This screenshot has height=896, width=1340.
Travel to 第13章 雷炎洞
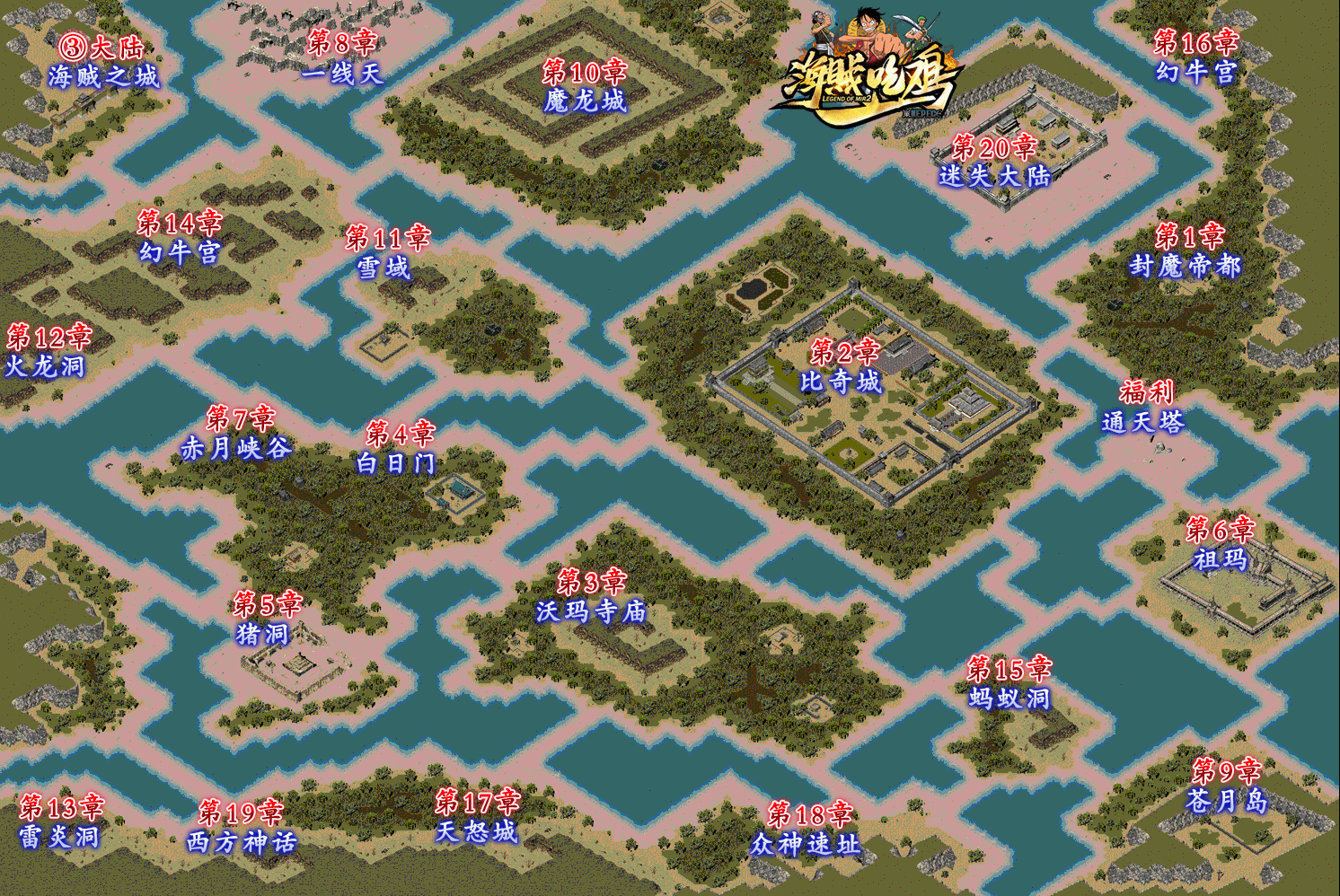60,821
